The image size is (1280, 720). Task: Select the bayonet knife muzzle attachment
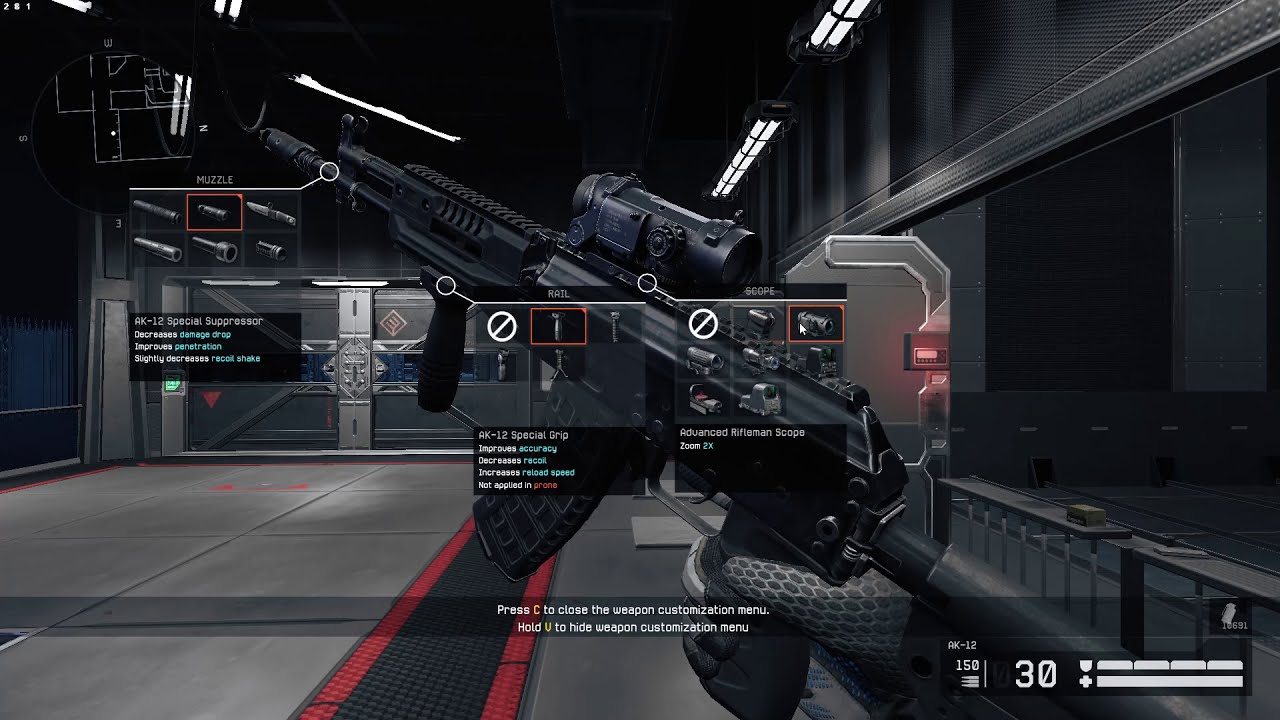pyautogui.click(x=271, y=212)
